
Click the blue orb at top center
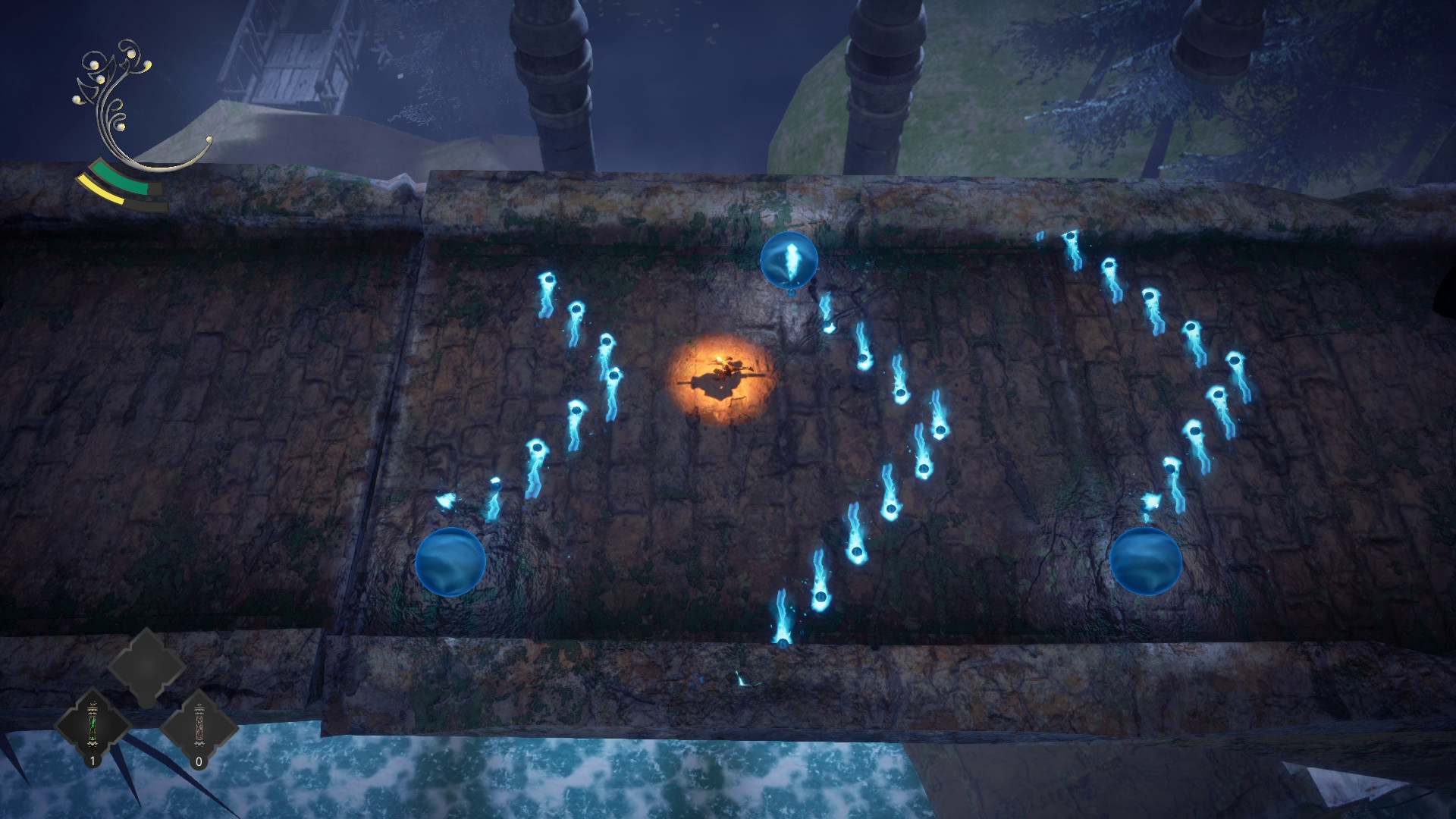789,258
